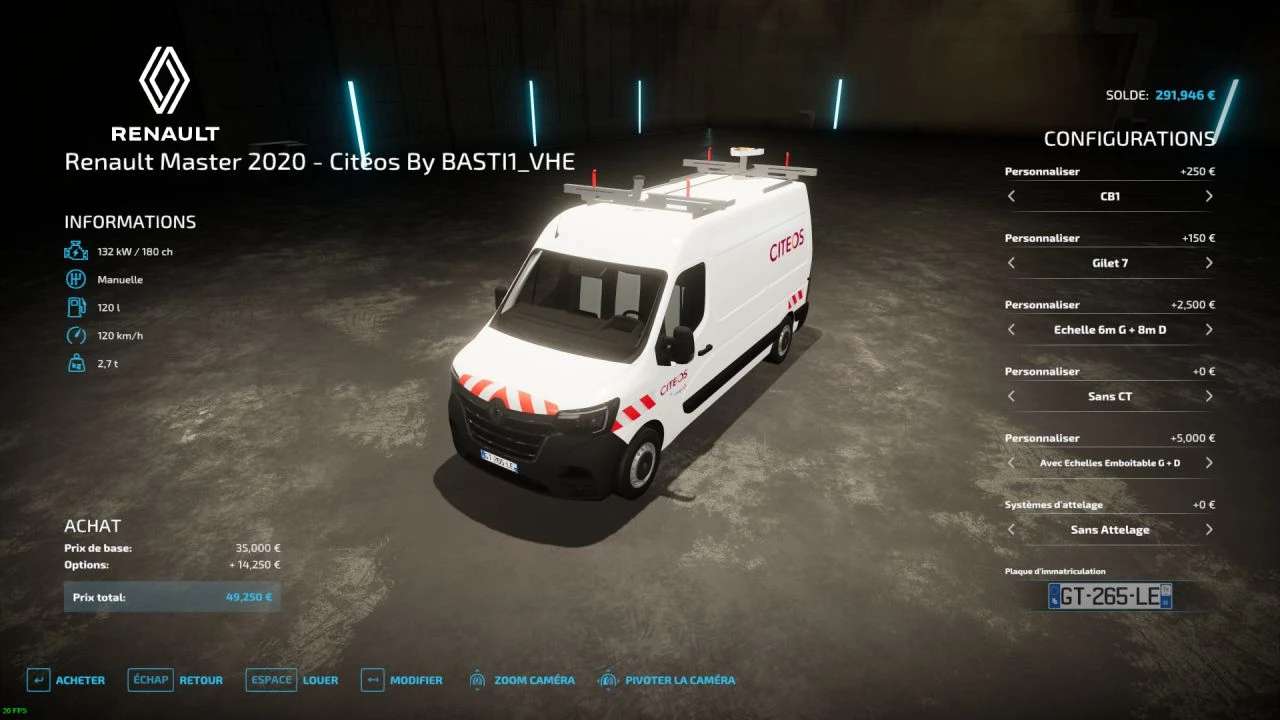1280x720 pixels.
Task: Click the Modifier key icon in the bottom bar
Action: pos(374,680)
